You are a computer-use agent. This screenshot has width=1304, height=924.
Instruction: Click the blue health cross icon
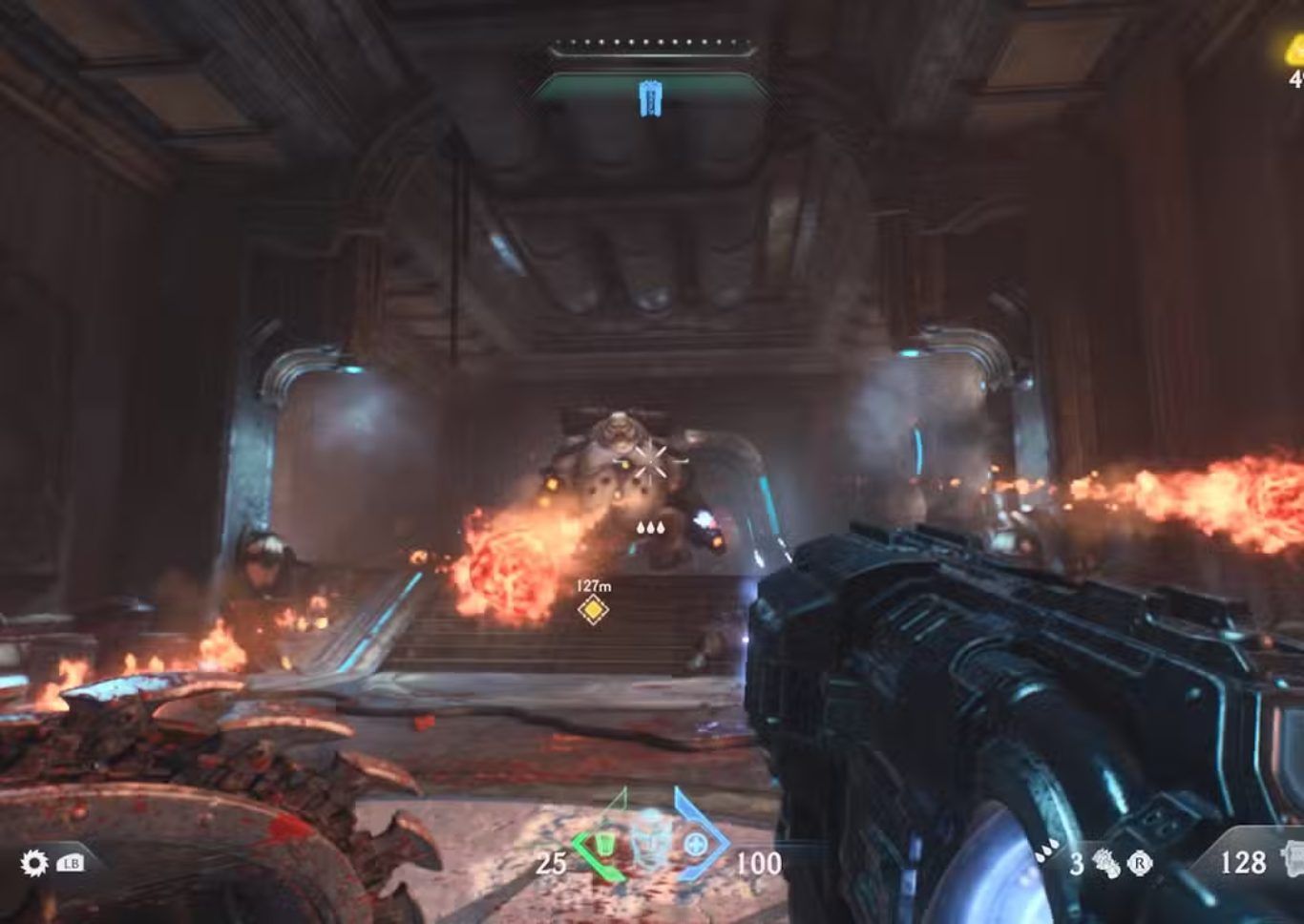tap(696, 845)
